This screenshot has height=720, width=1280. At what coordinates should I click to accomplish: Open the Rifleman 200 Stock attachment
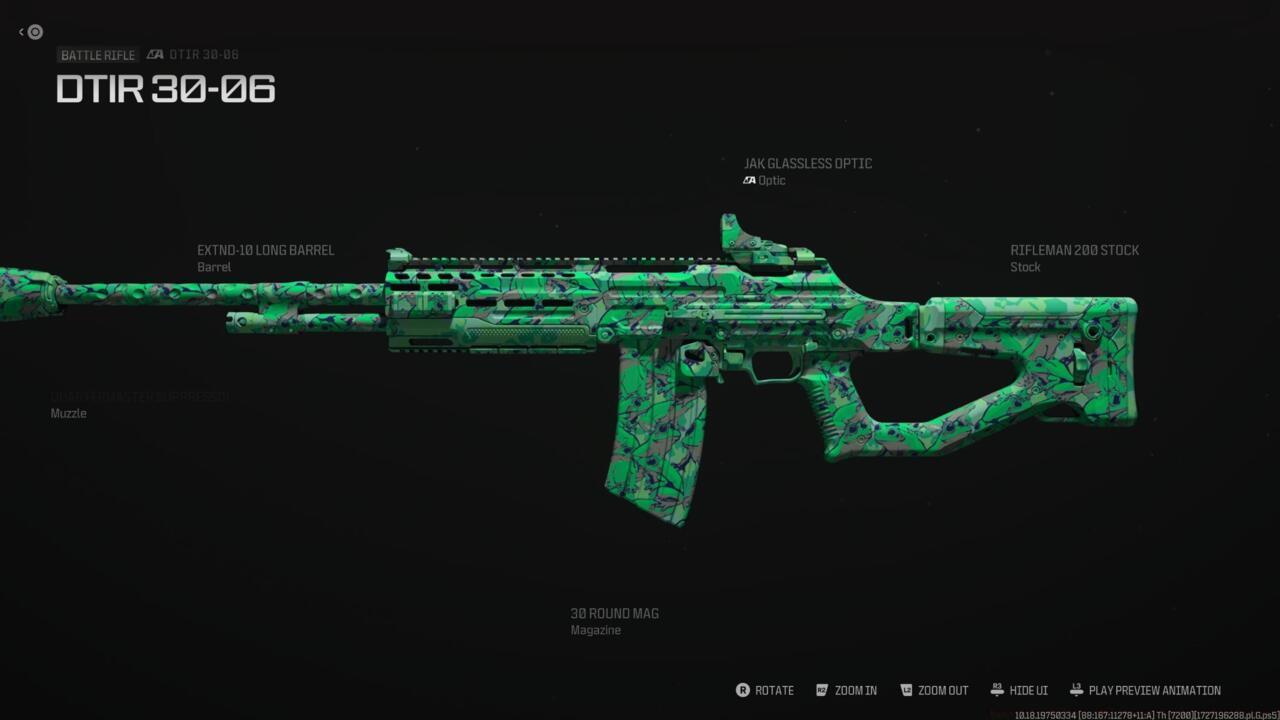[x=1074, y=251]
